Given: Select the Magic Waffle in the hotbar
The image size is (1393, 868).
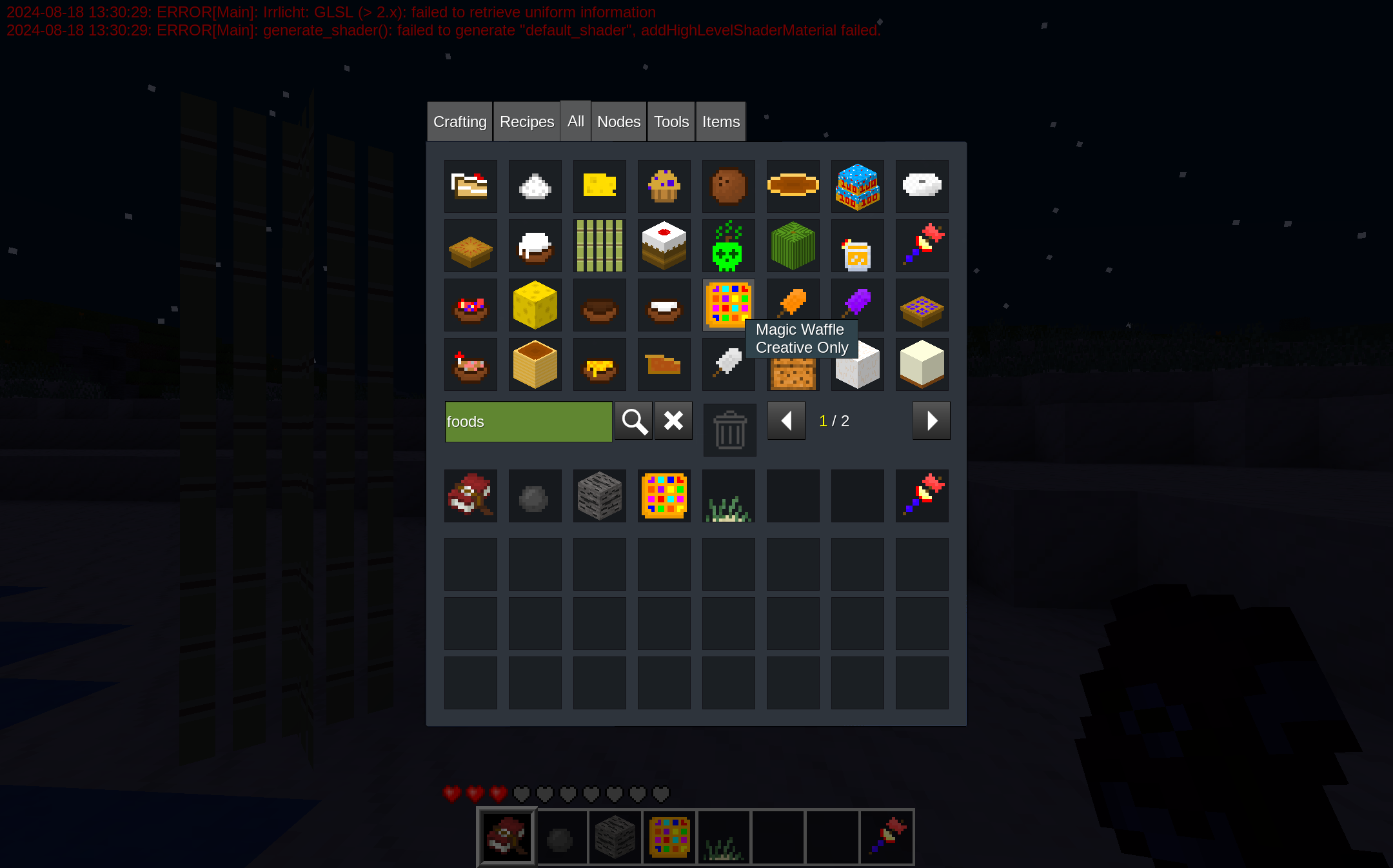Looking at the screenshot, I should (669, 837).
